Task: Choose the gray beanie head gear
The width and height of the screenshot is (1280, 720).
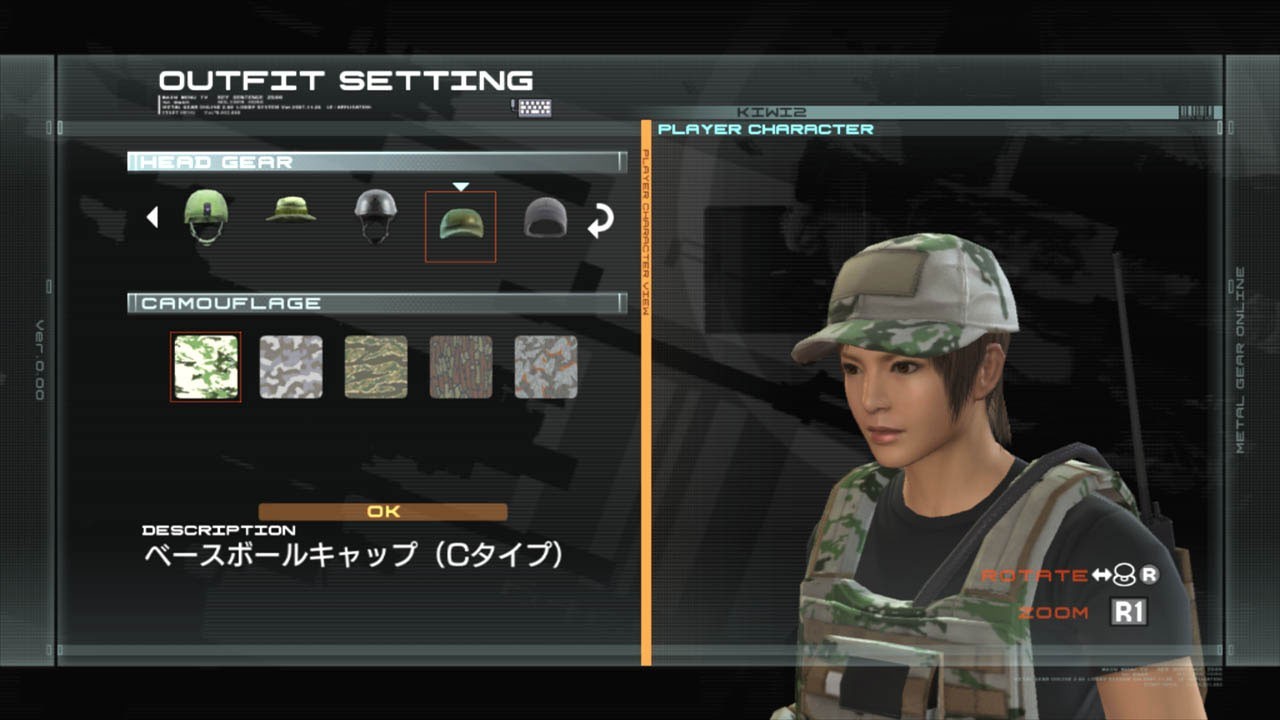Action: point(545,217)
